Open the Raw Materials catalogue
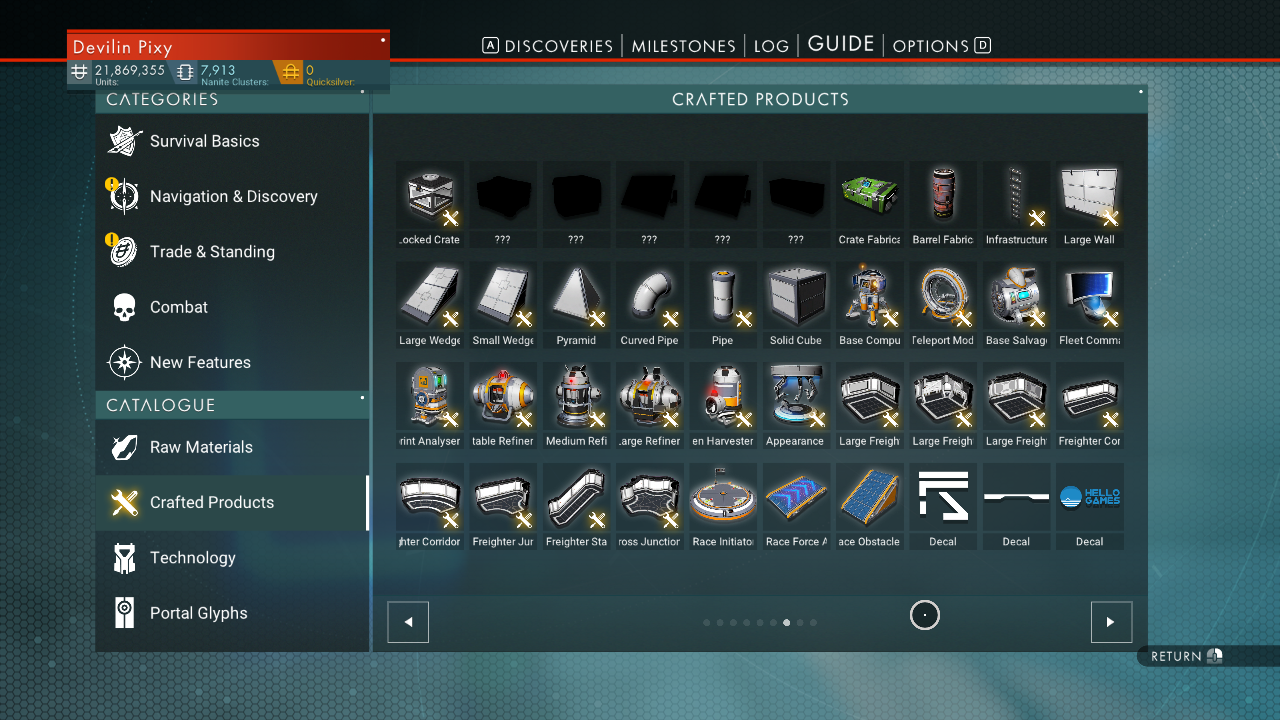This screenshot has width=1280, height=720. (x=201, y=447)
